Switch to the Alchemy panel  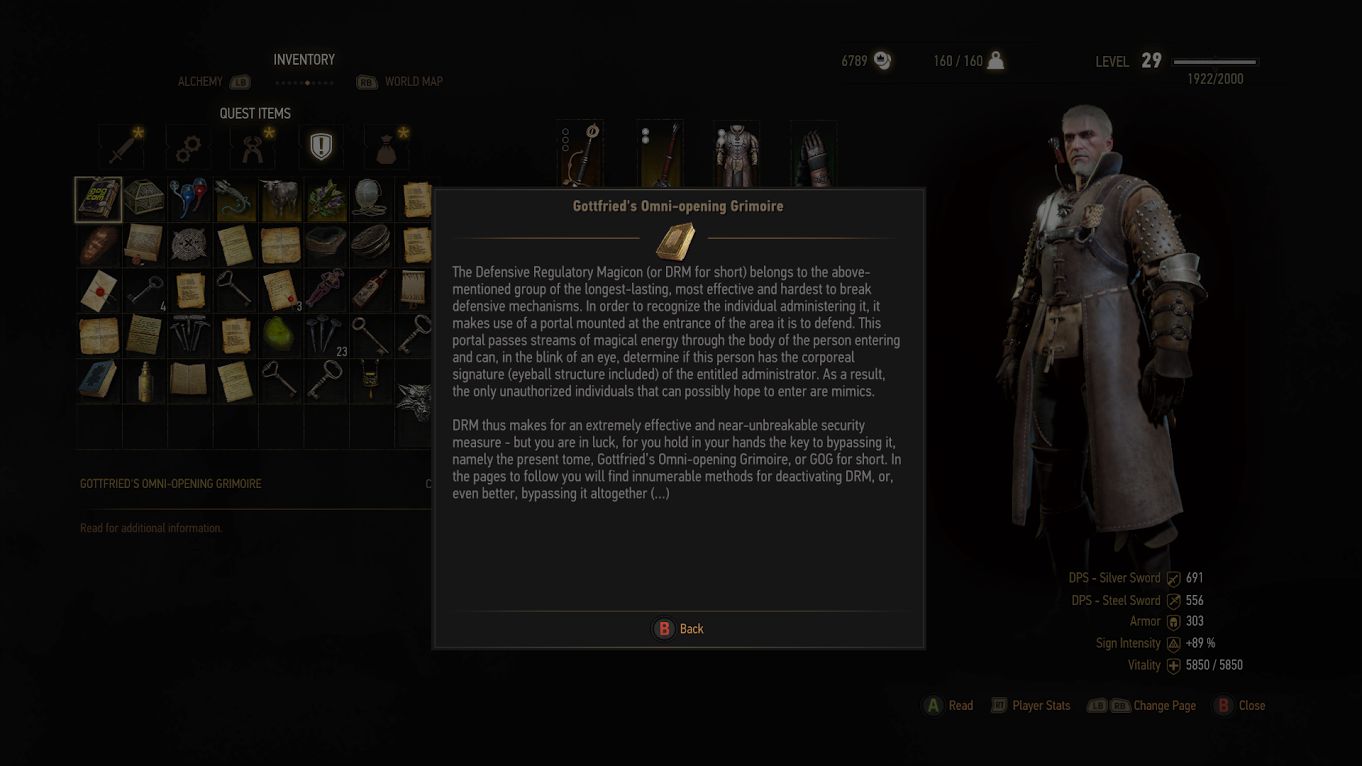point(200,82)
